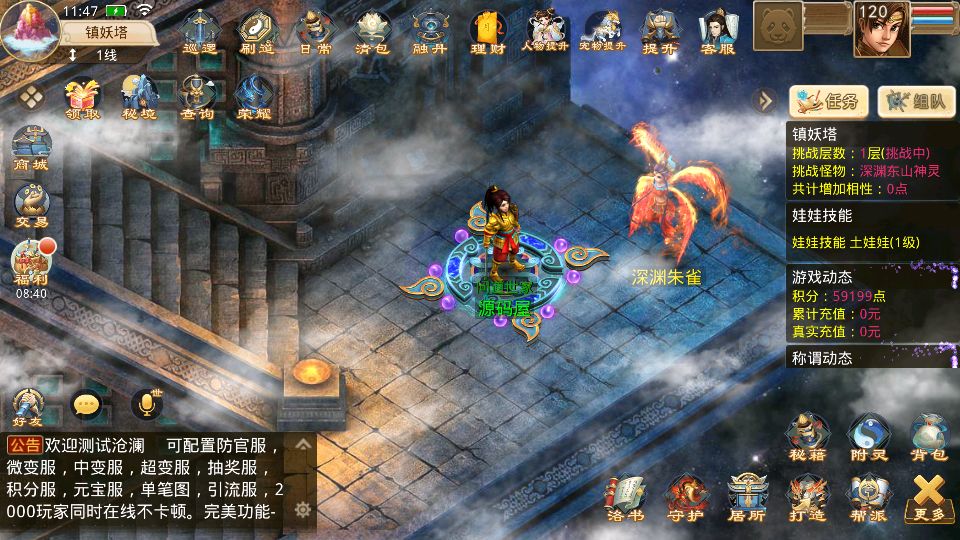This screenshot has height=540, width=960.
Task: Click the player portrait showing level 120
Action: [881, 29]
